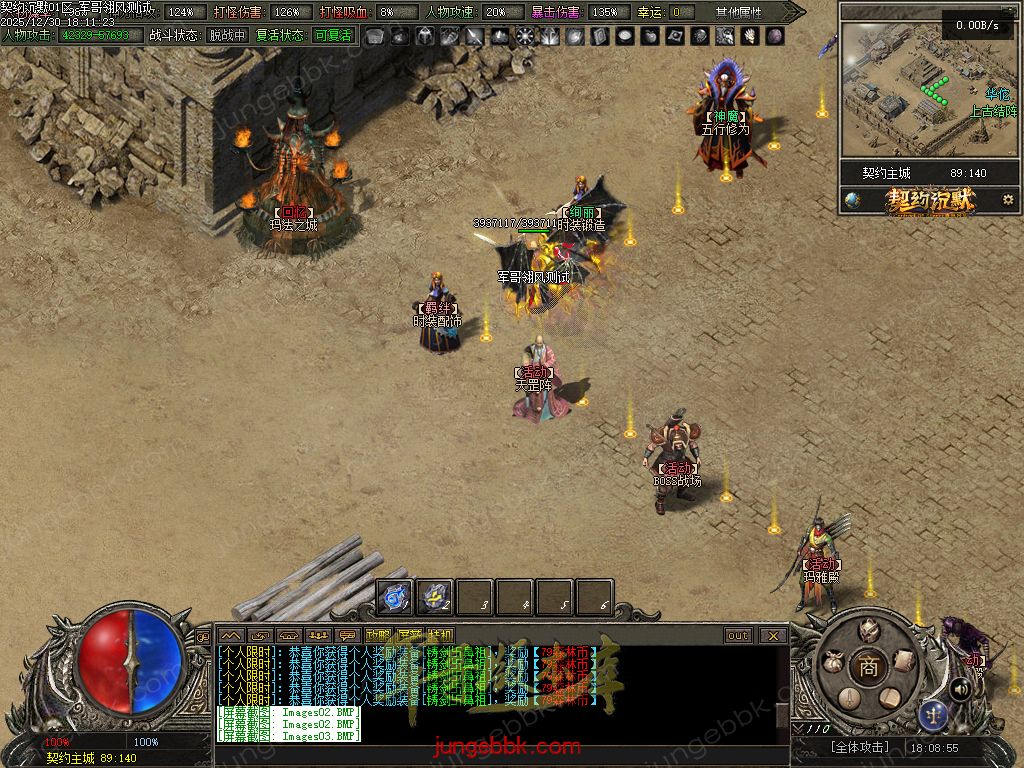Viewport: 1024px width, 768px height.
Task: Toggle the sound speaker icon
Action: 960,689
